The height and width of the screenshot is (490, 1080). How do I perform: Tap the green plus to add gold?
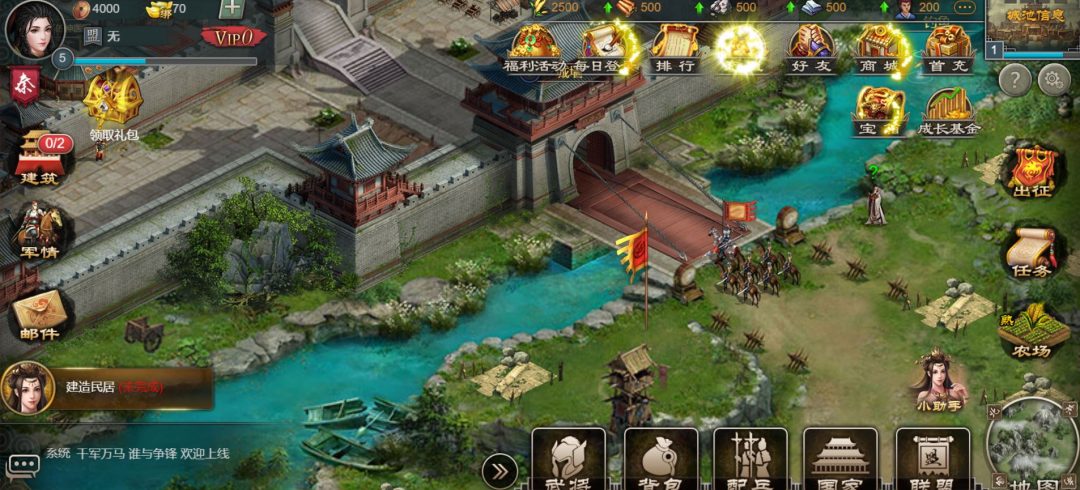click(232, 9)
